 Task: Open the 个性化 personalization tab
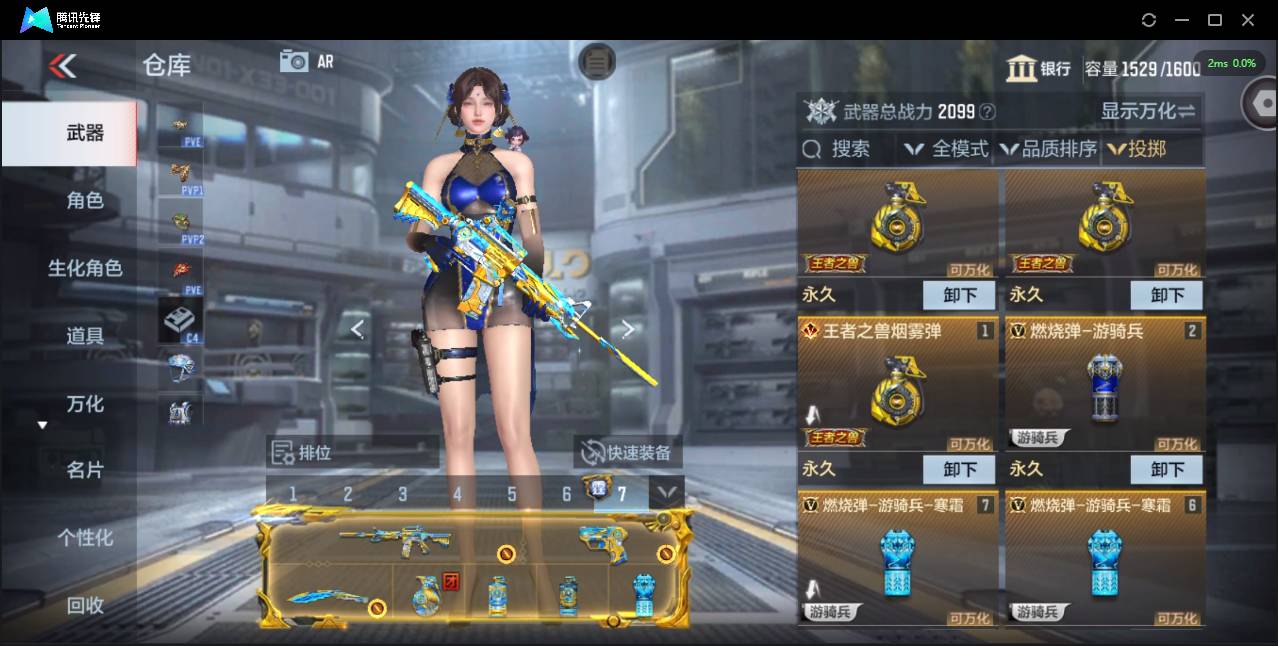point(85,537)
